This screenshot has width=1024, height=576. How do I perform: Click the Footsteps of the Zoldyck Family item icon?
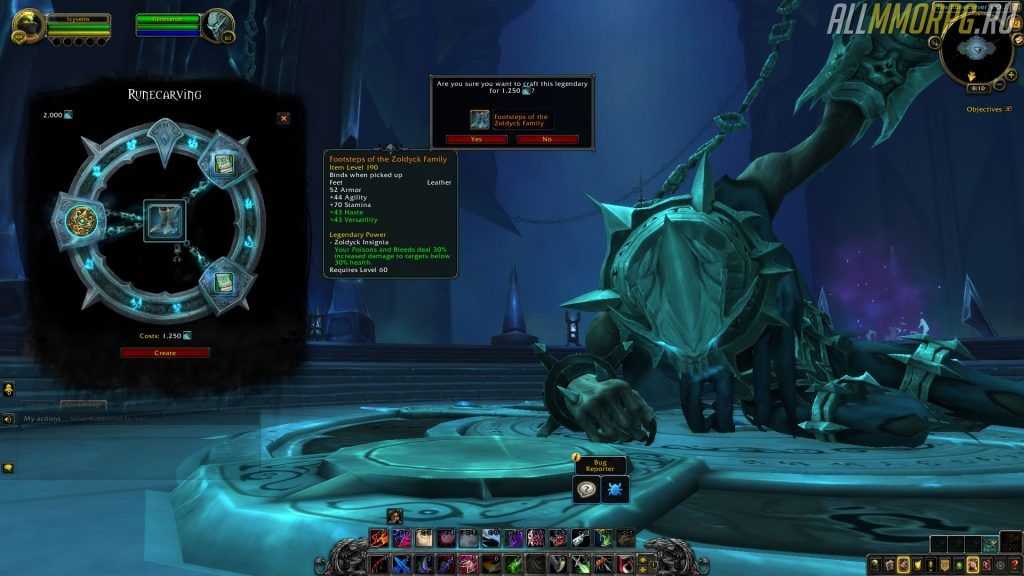pyautogui.click(x=480, y=118)
